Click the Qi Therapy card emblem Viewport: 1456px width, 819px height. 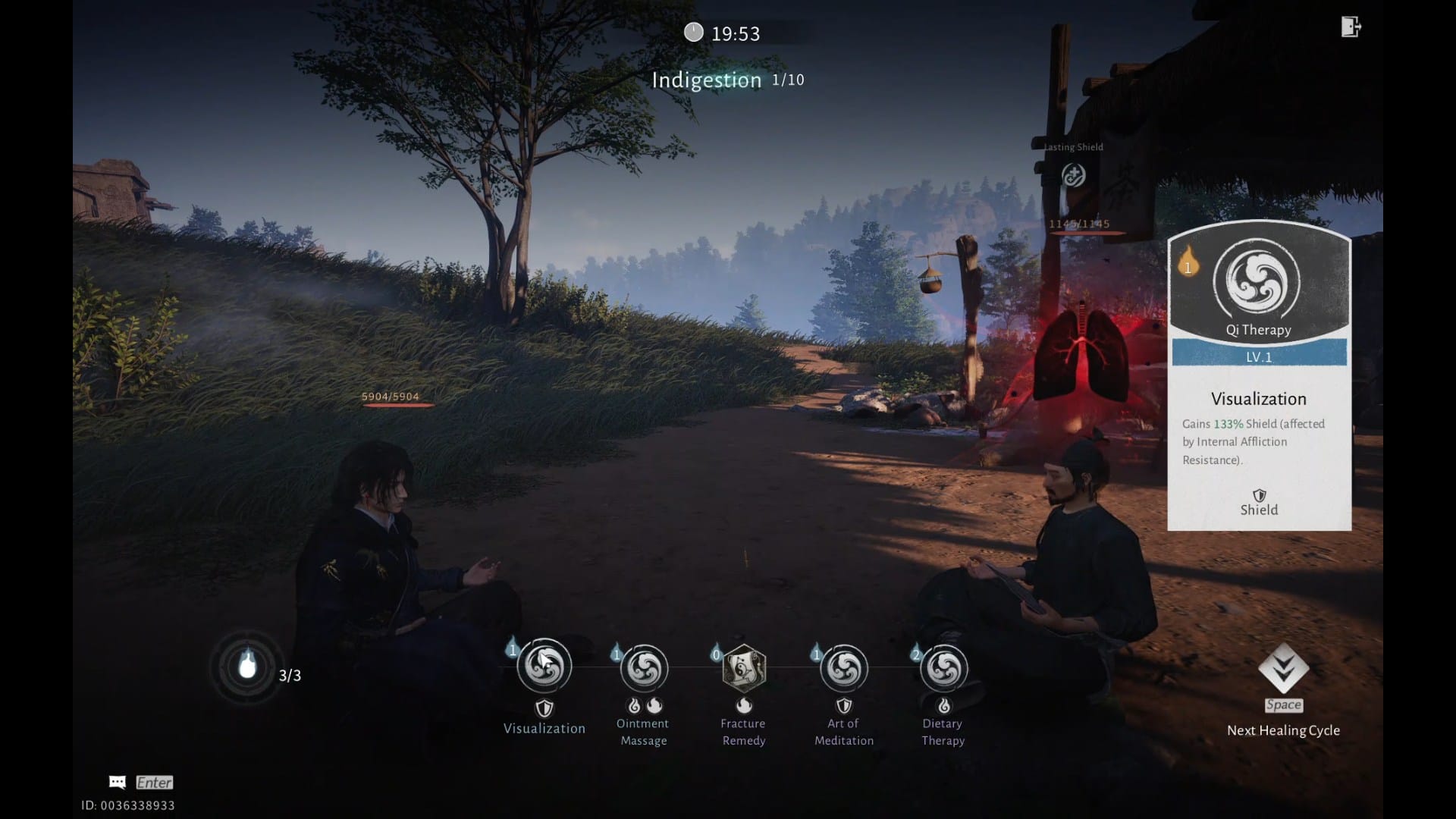1257,282
